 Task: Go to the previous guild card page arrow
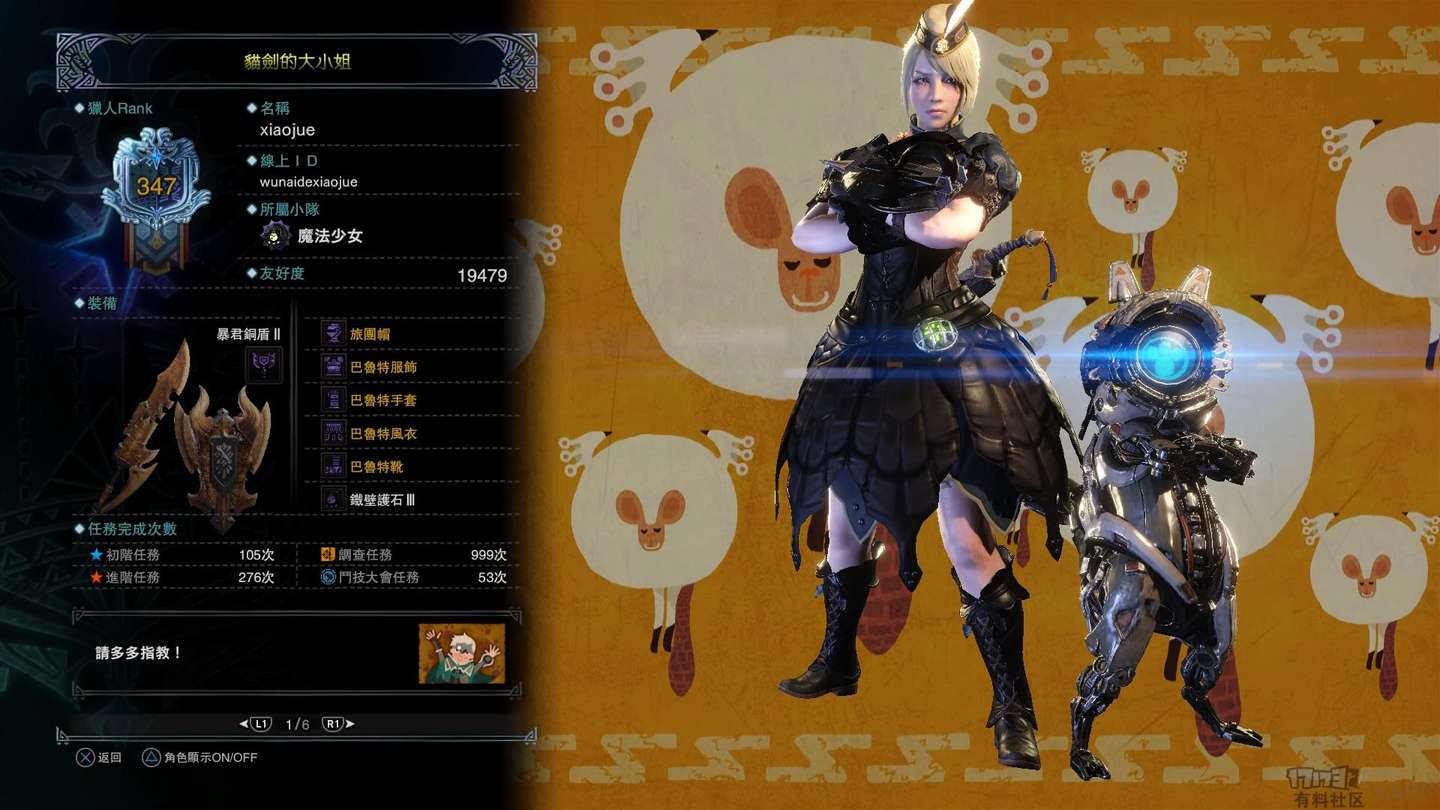tap(243, 724)
